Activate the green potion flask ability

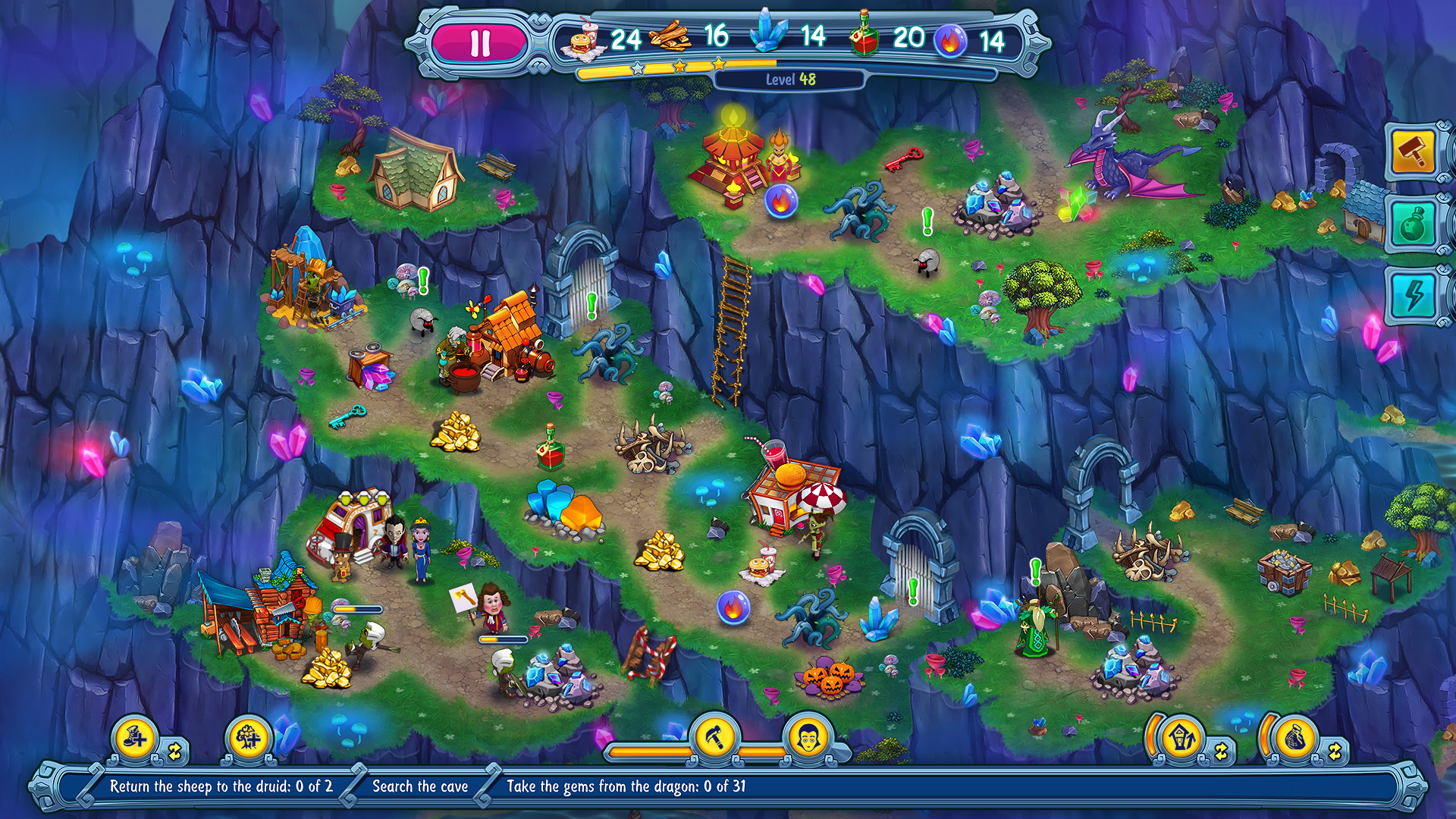(x=1413, y=224)
